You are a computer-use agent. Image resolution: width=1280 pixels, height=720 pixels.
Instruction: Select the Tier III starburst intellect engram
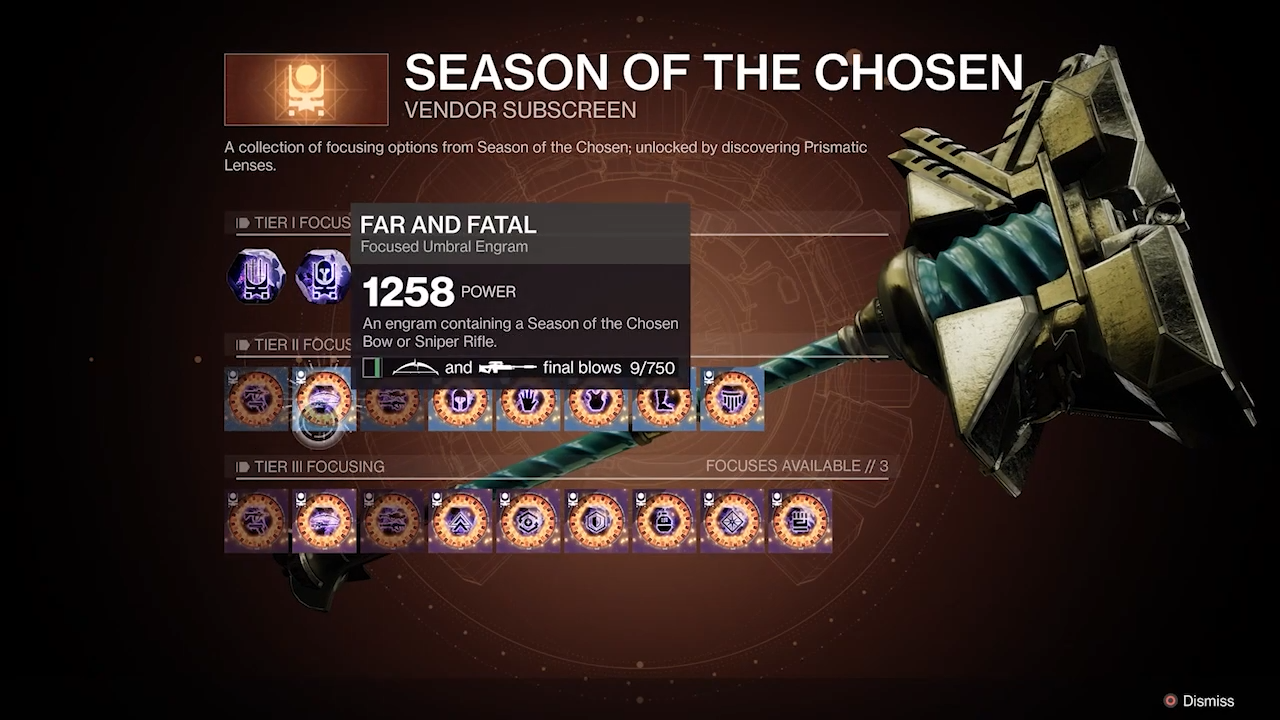(732, 521)
